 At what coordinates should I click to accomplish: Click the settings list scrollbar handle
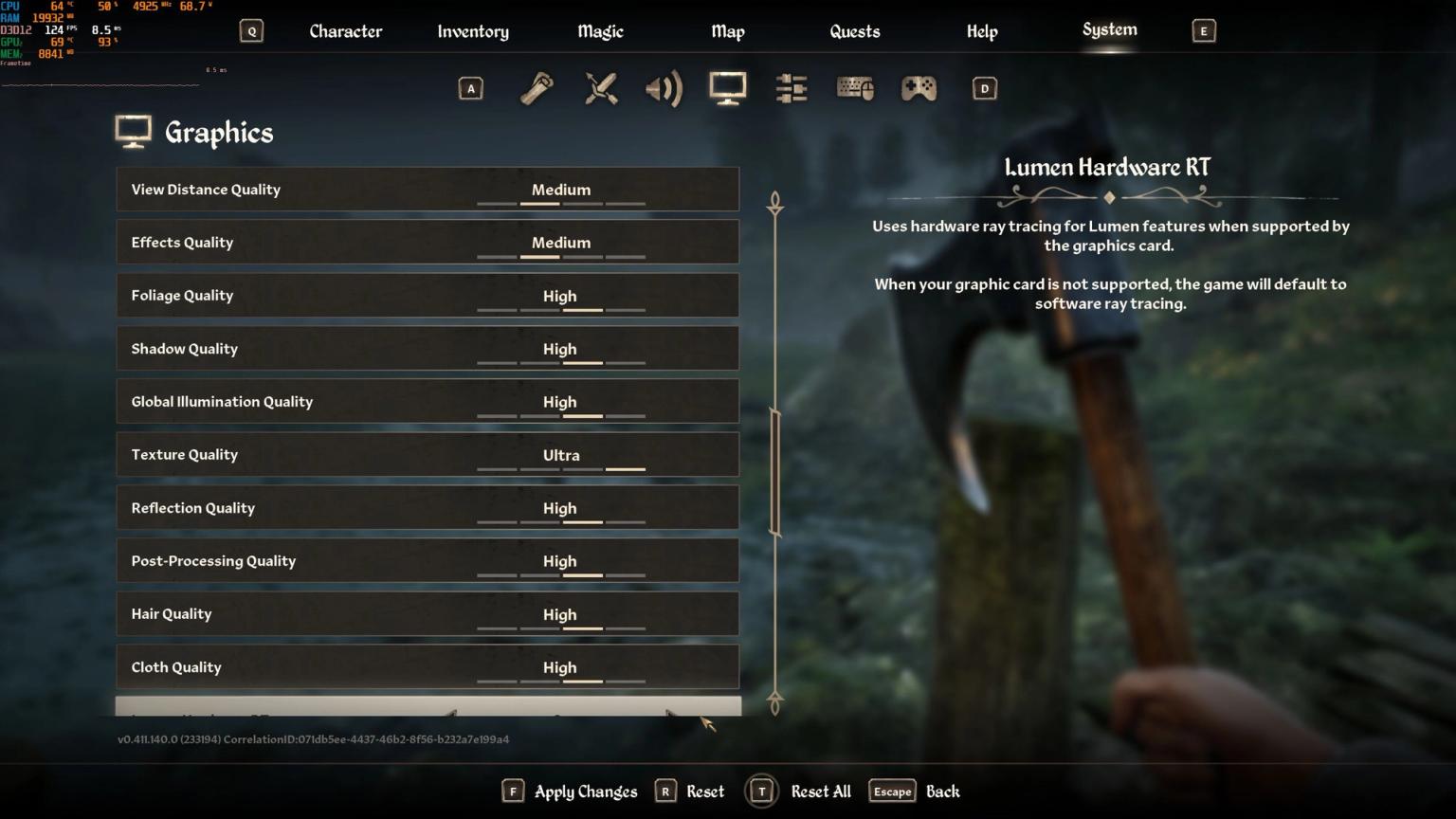(775, 468)
